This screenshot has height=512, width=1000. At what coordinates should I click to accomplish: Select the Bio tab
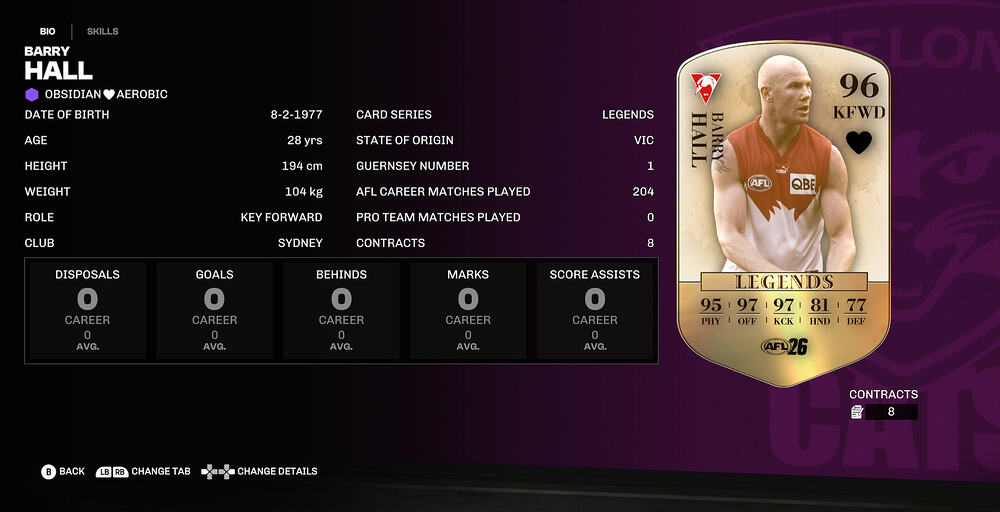[x=47, y=31]
